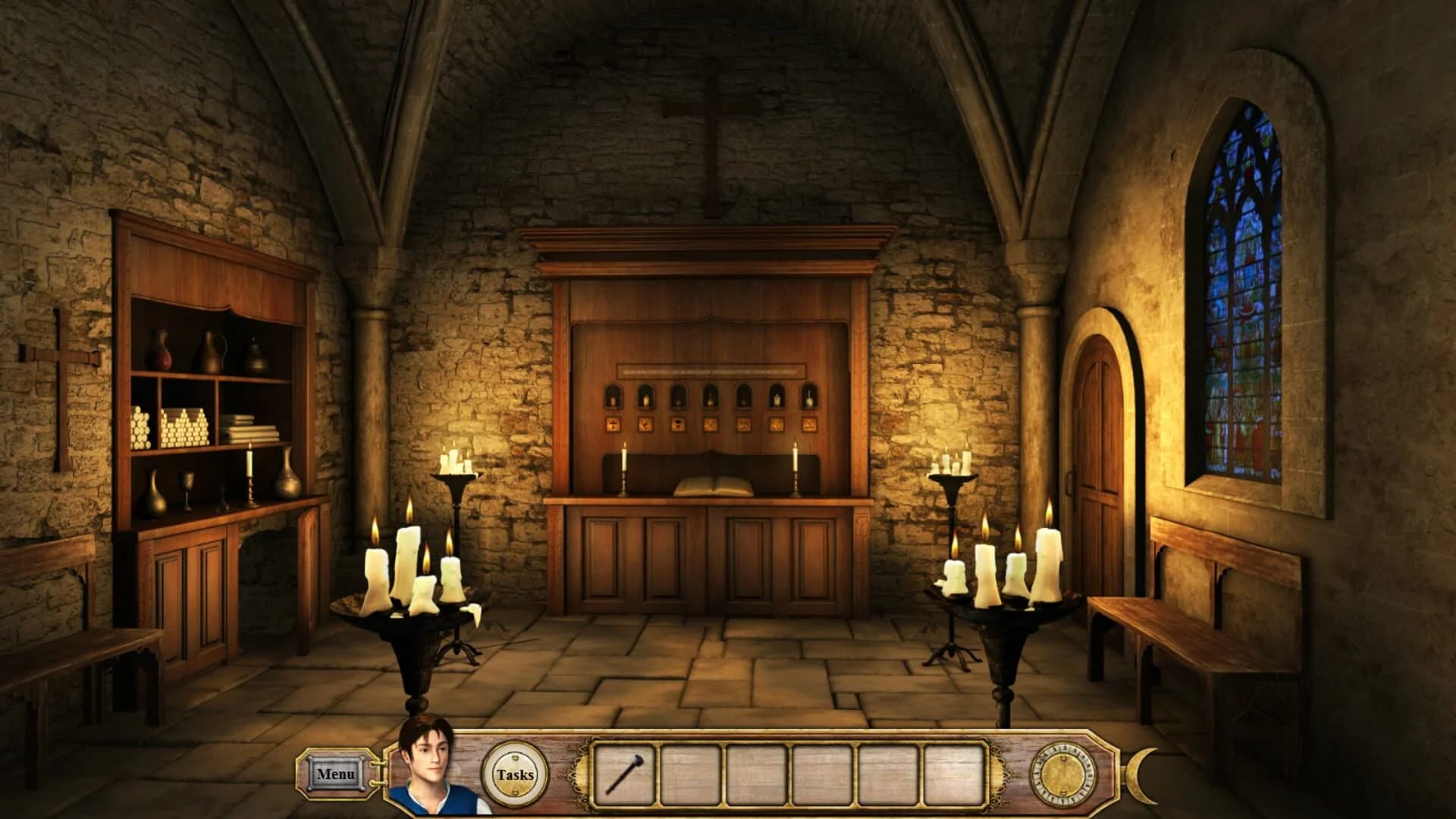This screenshot has height=819, width=1456.
Task: Select the rightmost triangle symbol tile
Action: [809, 425]
